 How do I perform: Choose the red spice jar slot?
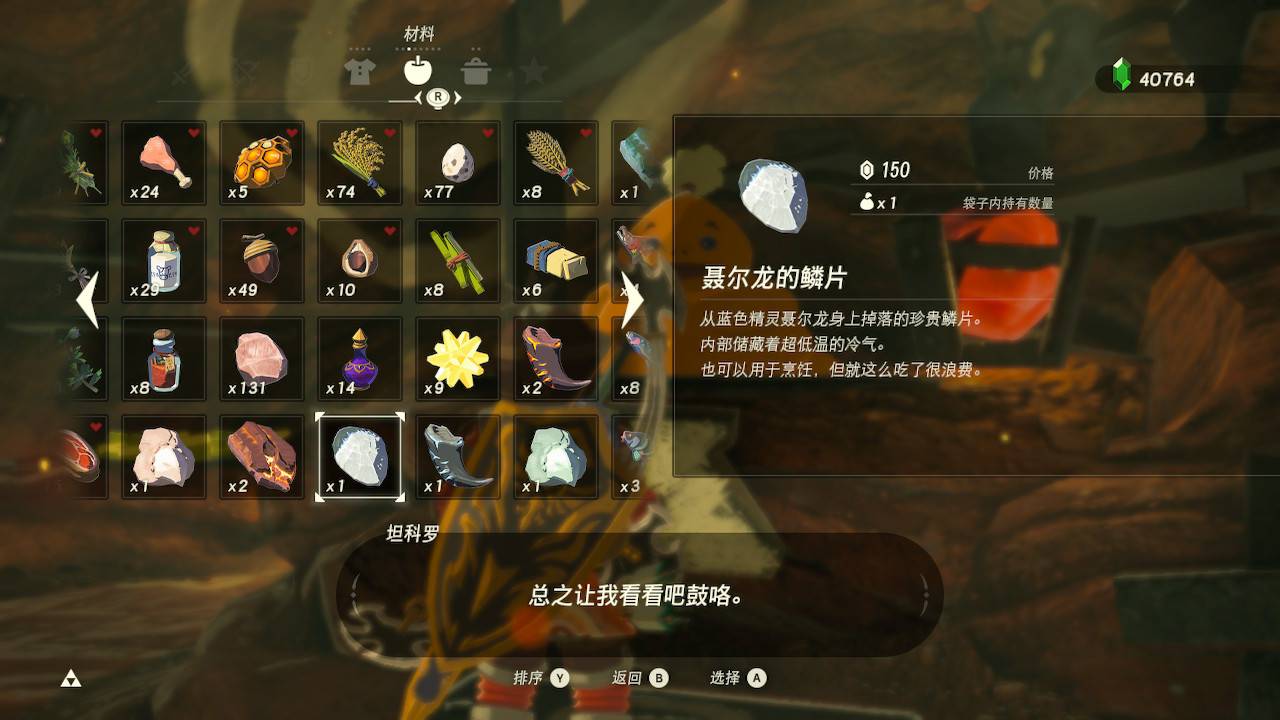[x=164, y=359]
